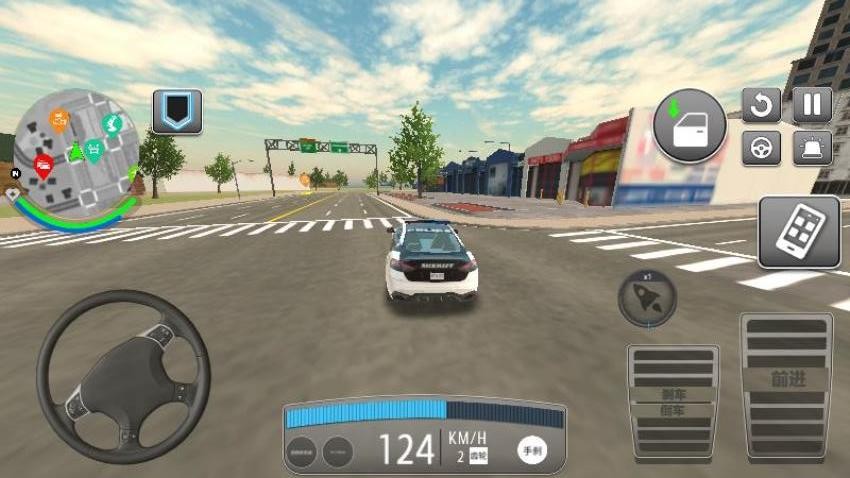
Task: Select the orange marker on the minimap
Action: point(59,121)
